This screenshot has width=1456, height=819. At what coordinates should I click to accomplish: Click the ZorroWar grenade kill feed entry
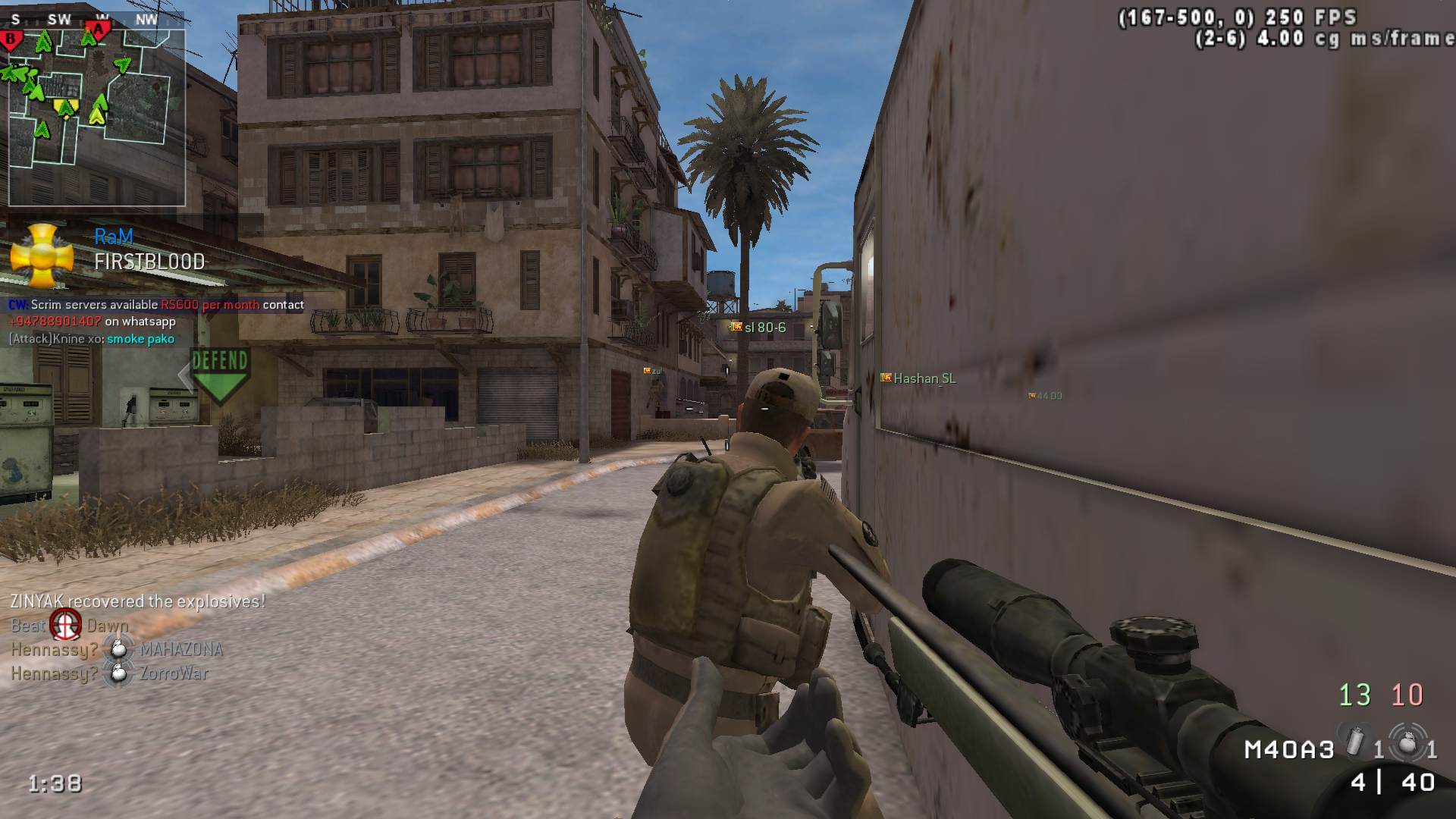[109, 673]
